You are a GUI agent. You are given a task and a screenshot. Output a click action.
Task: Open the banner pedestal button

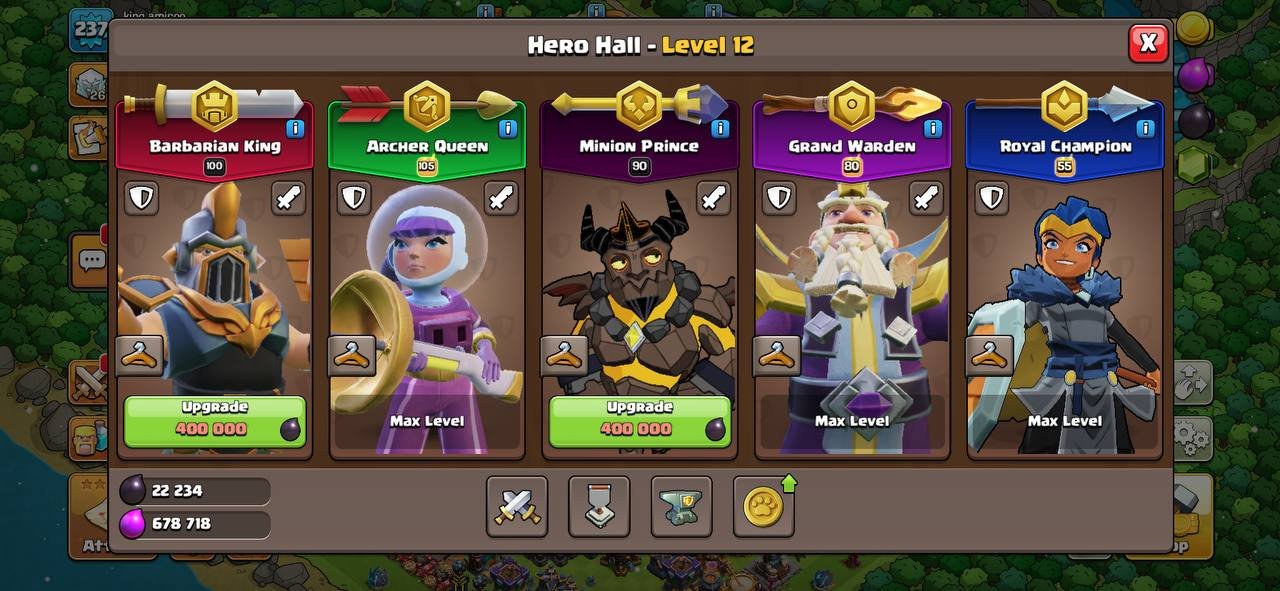coord(599,506)
